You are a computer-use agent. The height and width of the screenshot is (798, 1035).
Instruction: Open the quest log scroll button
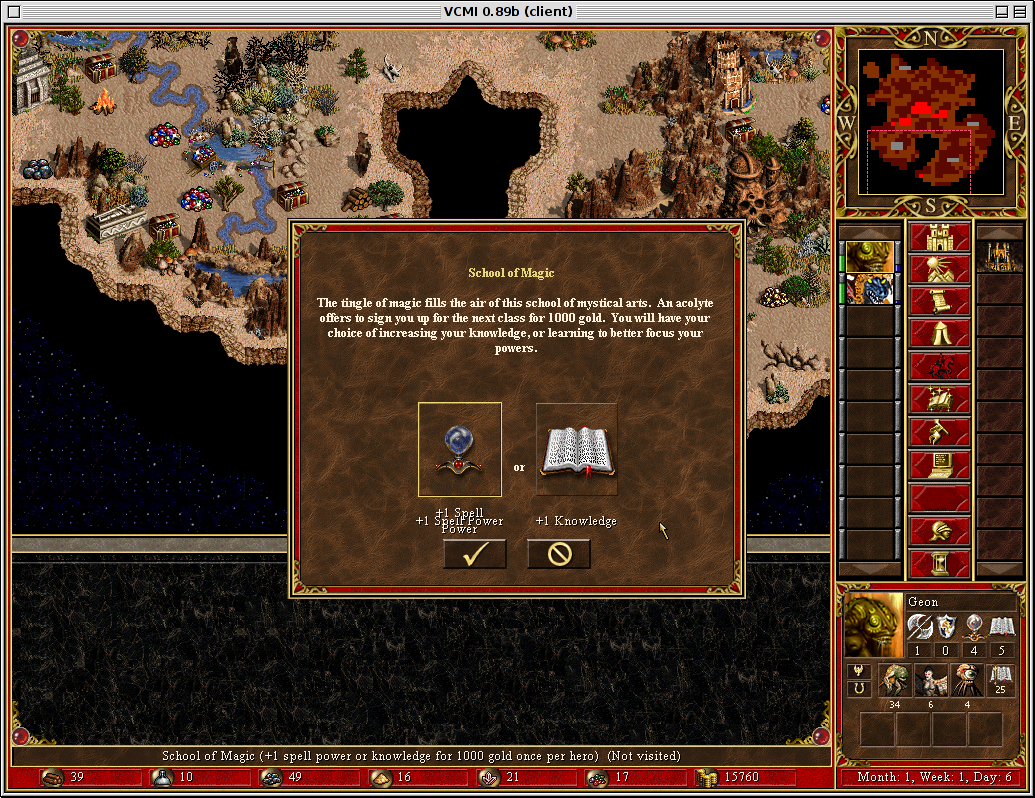click(x=939, y=302)
